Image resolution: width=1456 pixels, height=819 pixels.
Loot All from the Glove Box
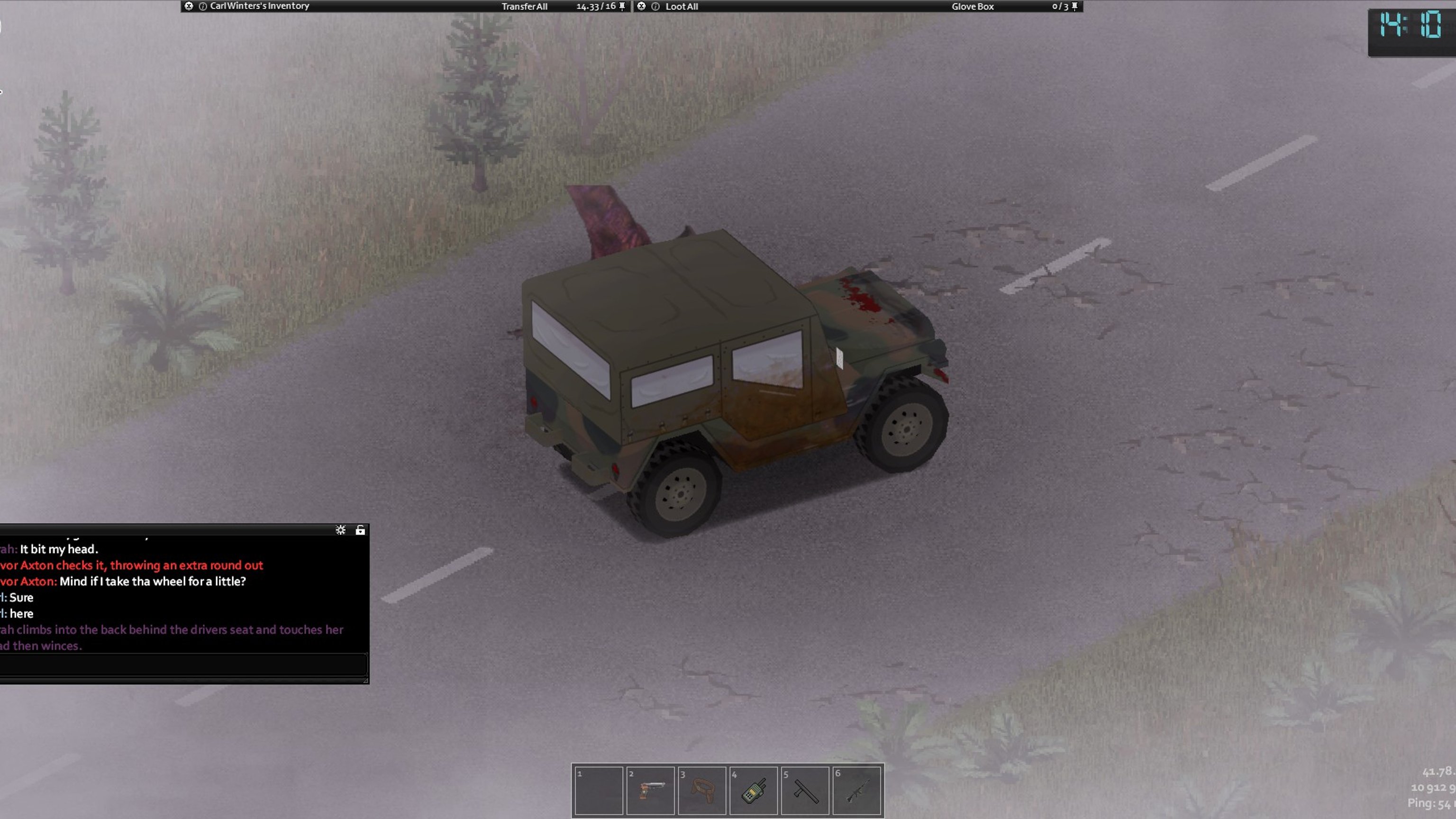[682, 7]
